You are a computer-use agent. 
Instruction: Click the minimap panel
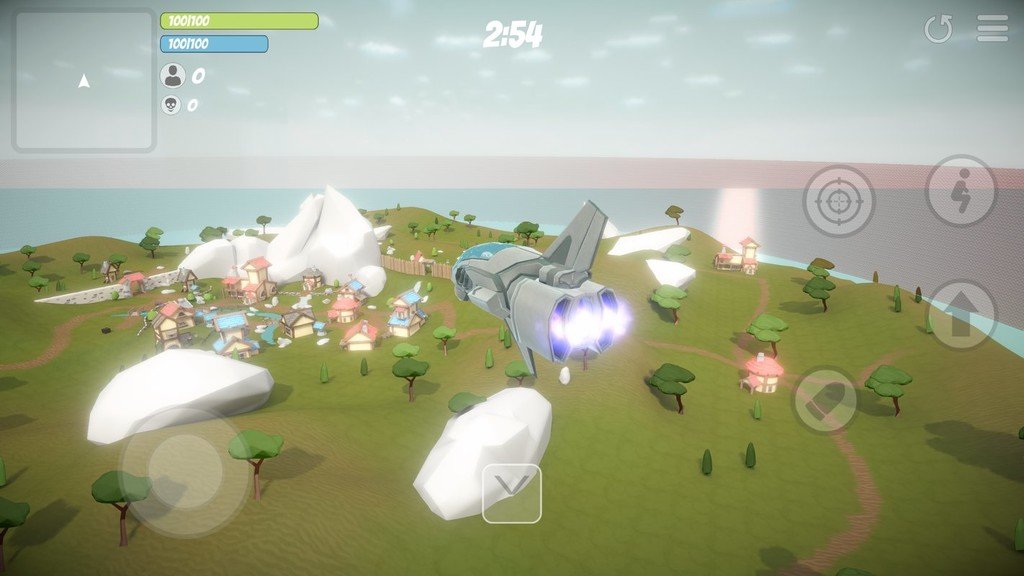coord(84,81)
